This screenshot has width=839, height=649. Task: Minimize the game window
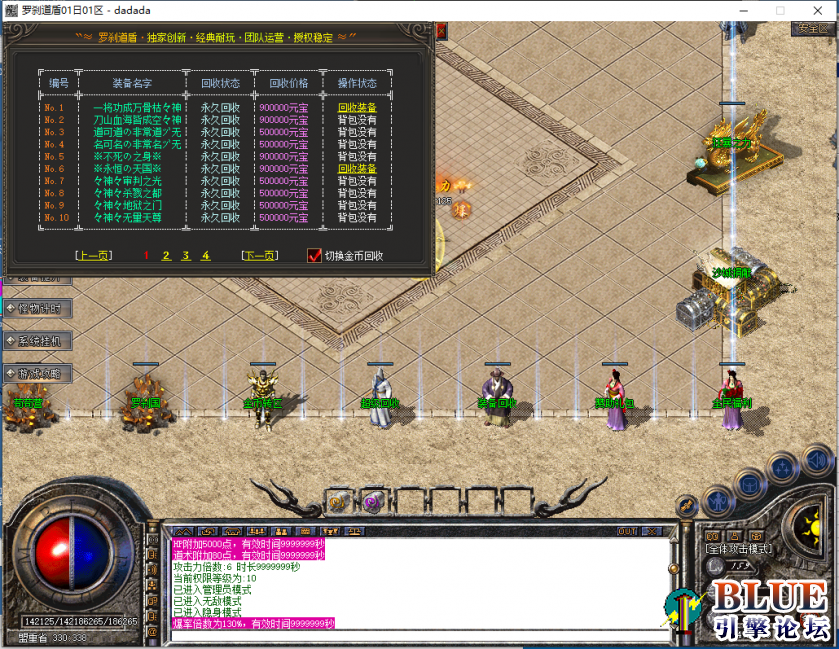tap(741, 10)
